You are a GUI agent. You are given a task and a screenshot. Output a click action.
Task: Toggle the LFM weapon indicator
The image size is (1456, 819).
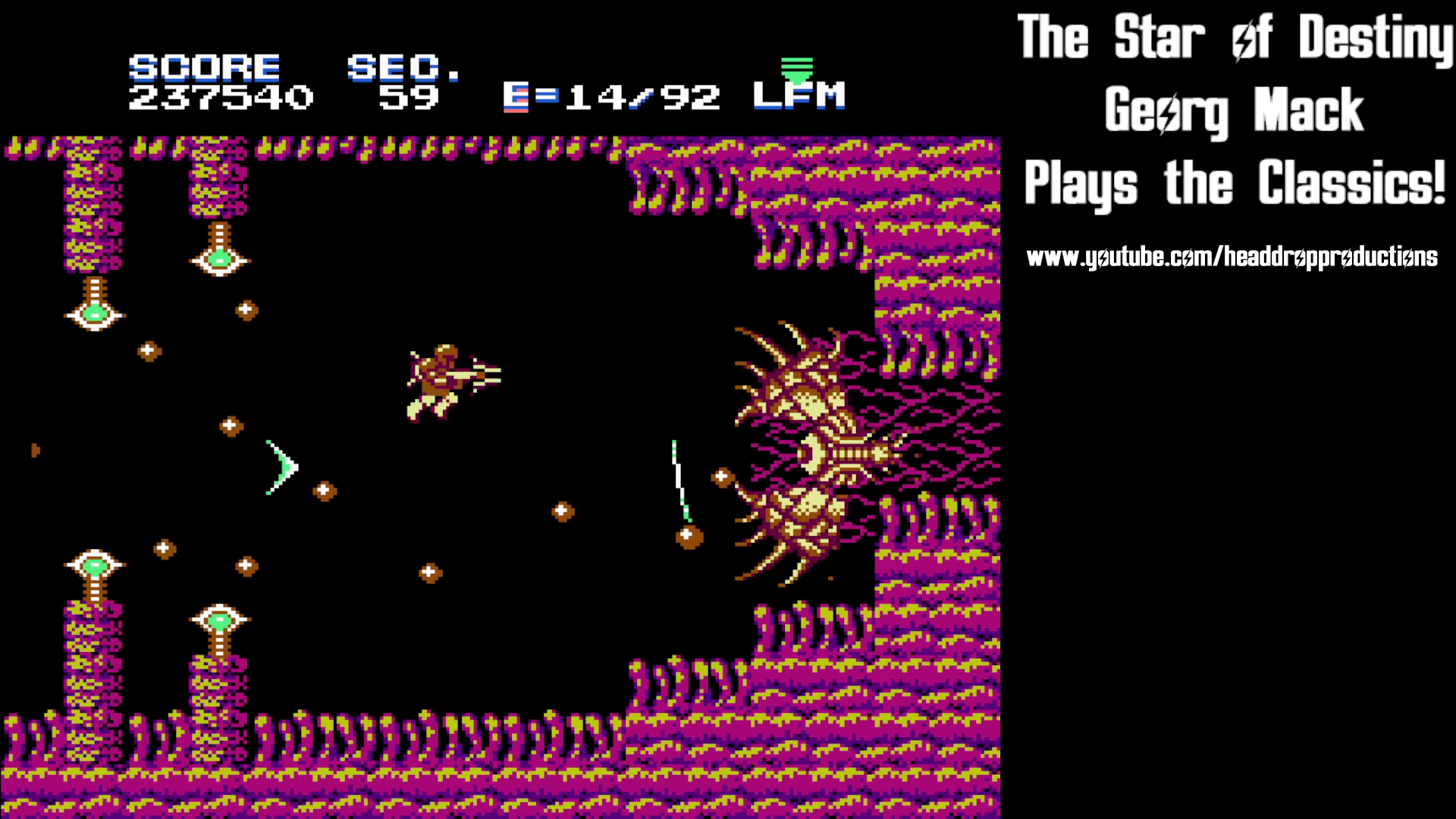coord(798,96)
